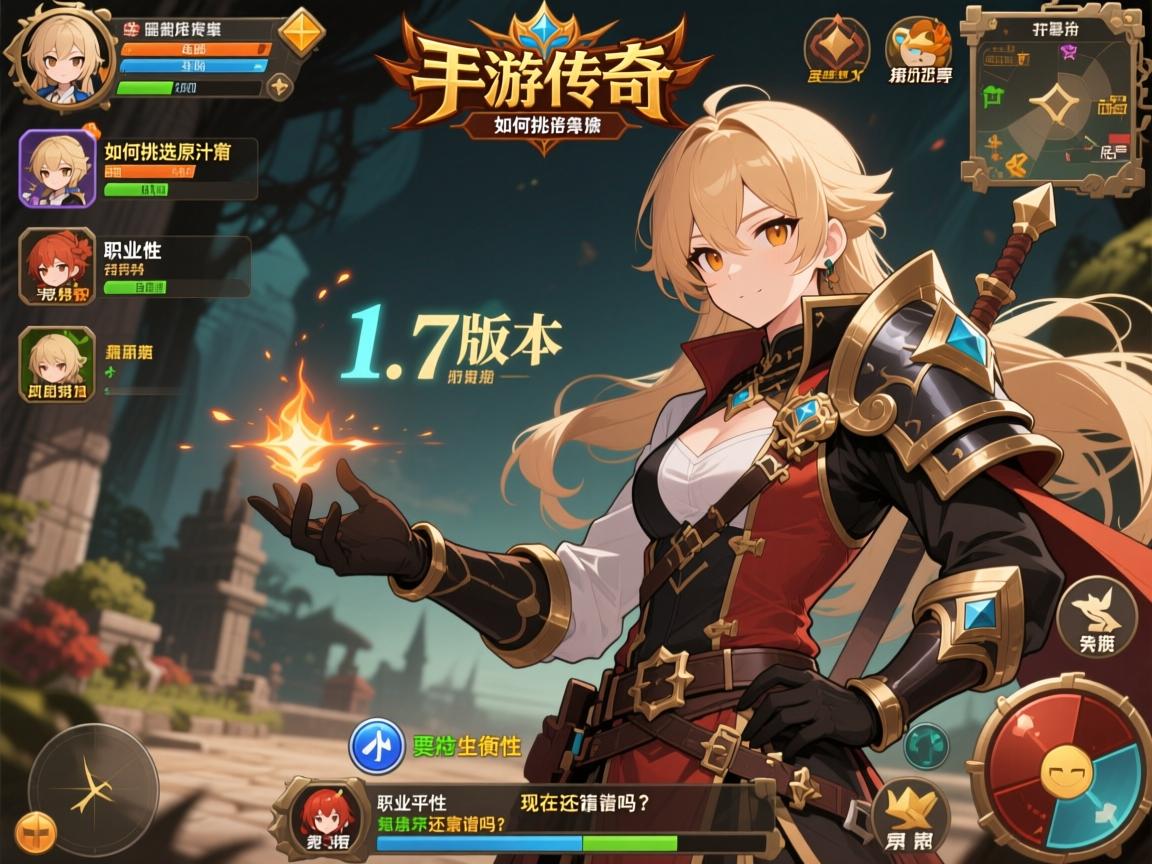The width and height of the screenshot is (1152, 864).
Task: Select the purple-framed blonde party member portrait
Action: 57,168
